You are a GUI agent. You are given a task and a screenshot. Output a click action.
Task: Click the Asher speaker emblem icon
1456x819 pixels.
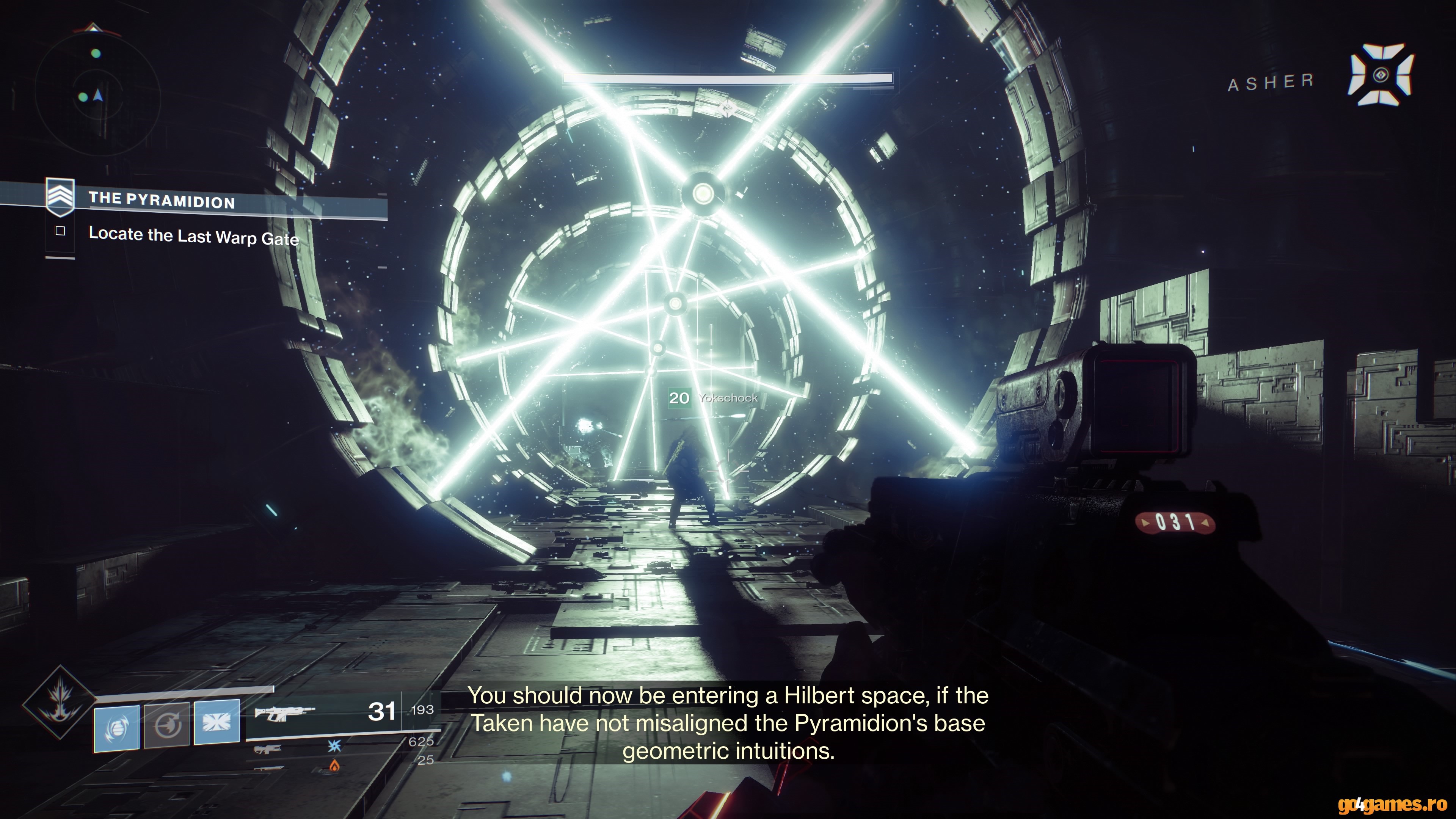click(x=1380, y=75)
